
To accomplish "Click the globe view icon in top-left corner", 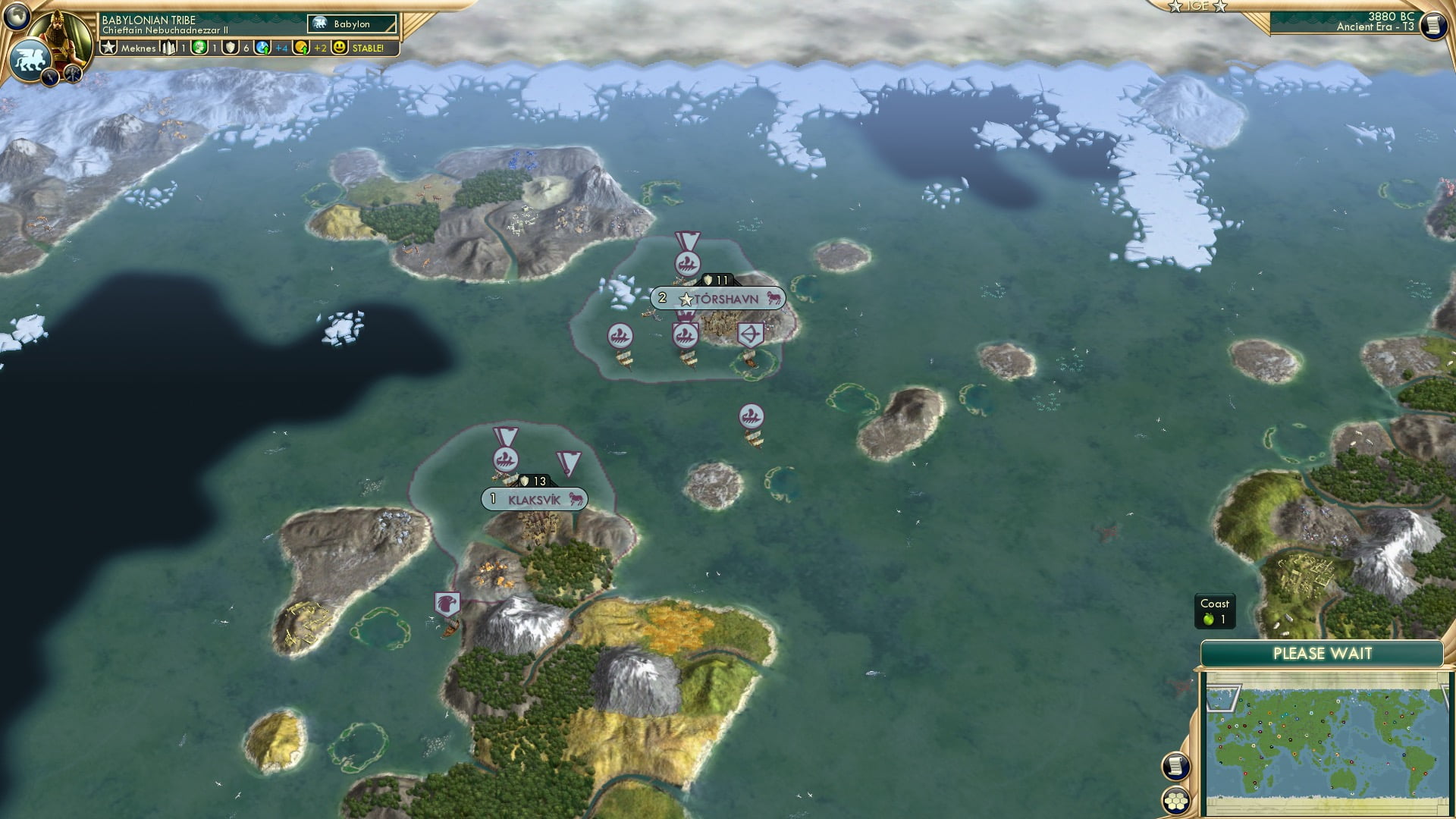I will (16, 16).
